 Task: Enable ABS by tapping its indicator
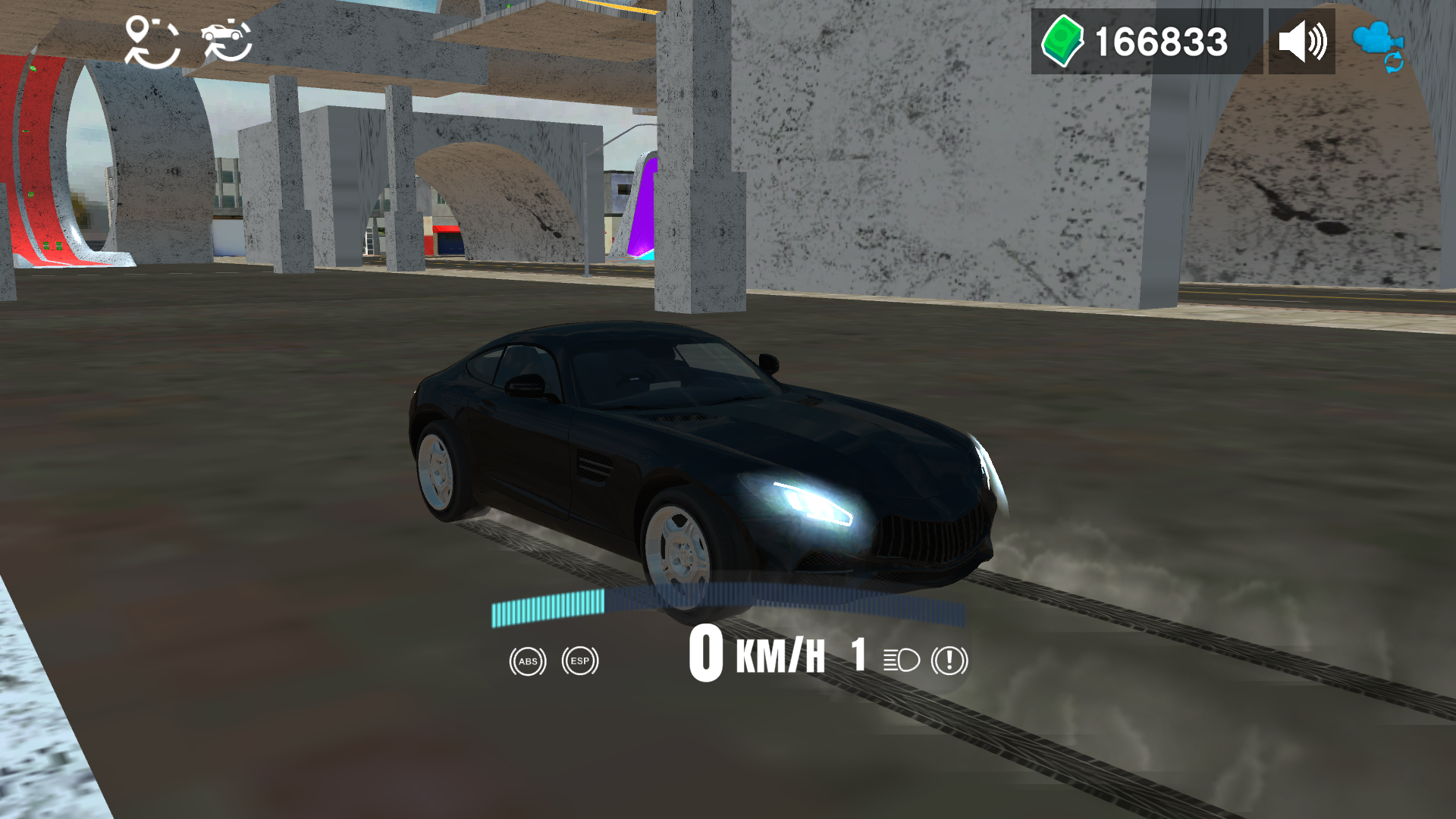click(x=527, y=661)
